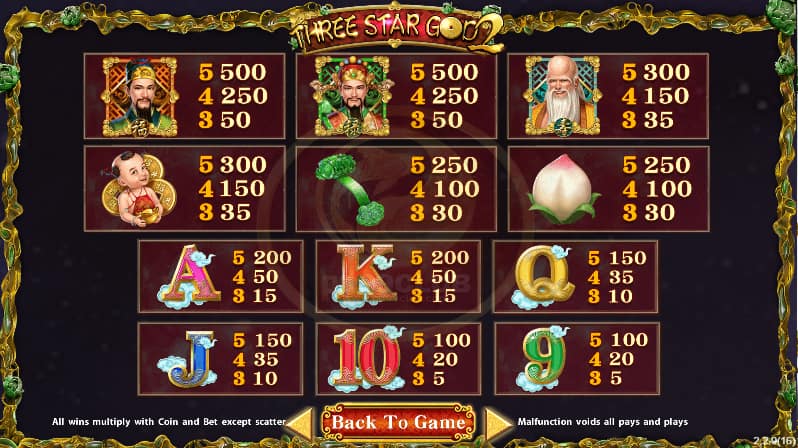This screenshot has width=798, height=448.
Task: Go to the previous paytable page arrow
Action: pos(302,422)
